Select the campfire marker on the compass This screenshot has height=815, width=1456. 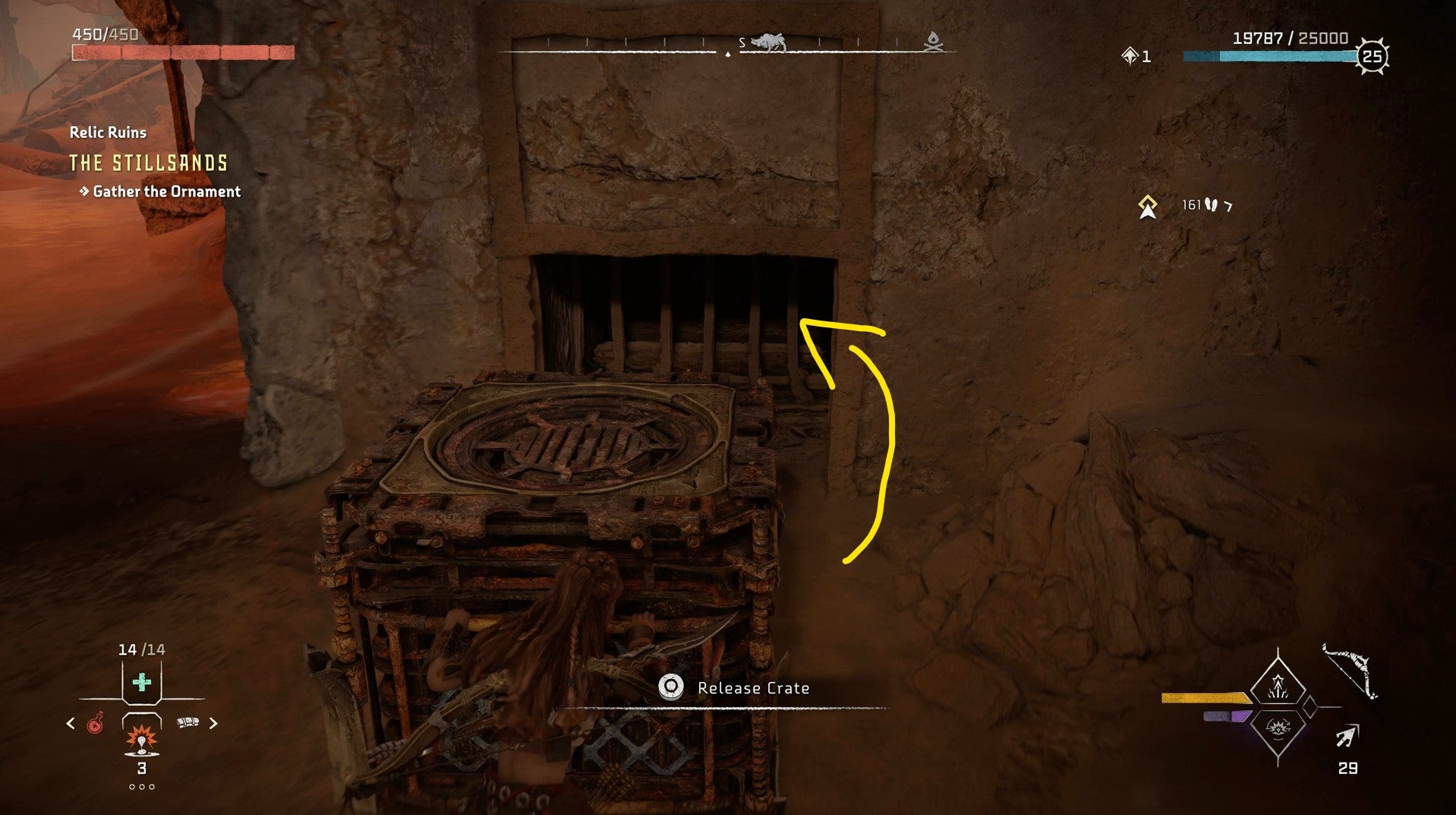[933, 42]
